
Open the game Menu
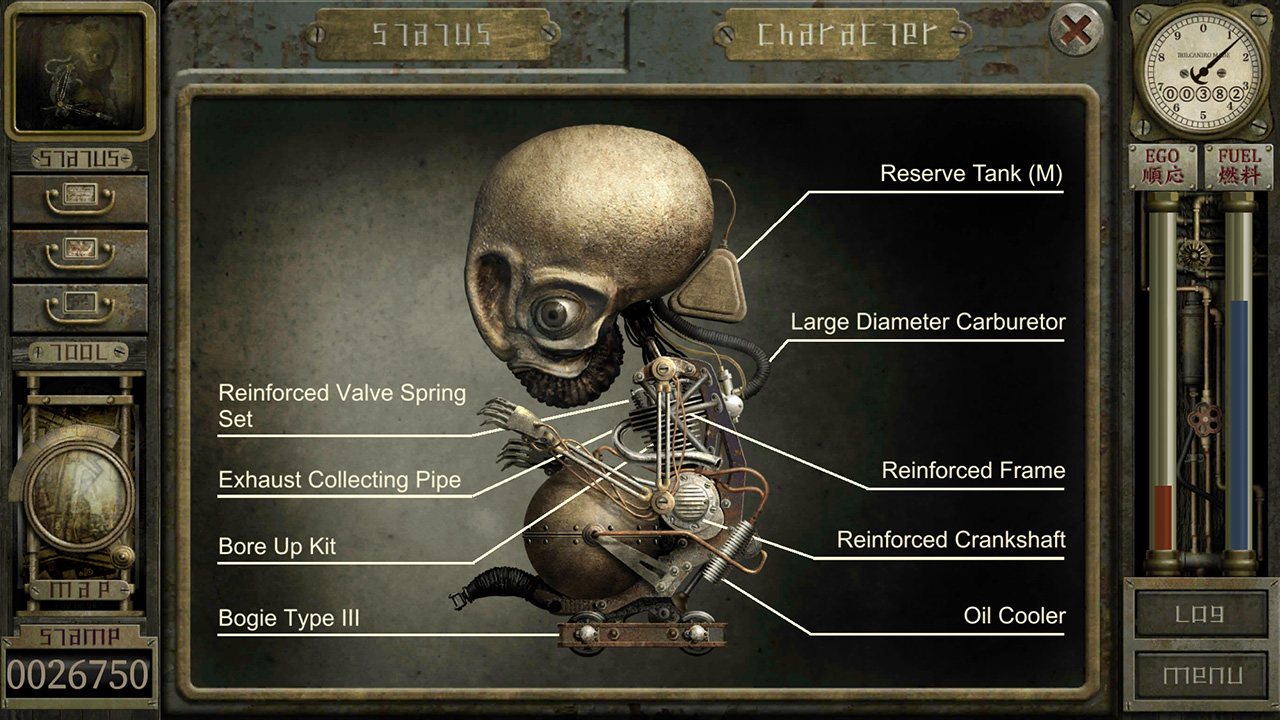click(1202, 676)
